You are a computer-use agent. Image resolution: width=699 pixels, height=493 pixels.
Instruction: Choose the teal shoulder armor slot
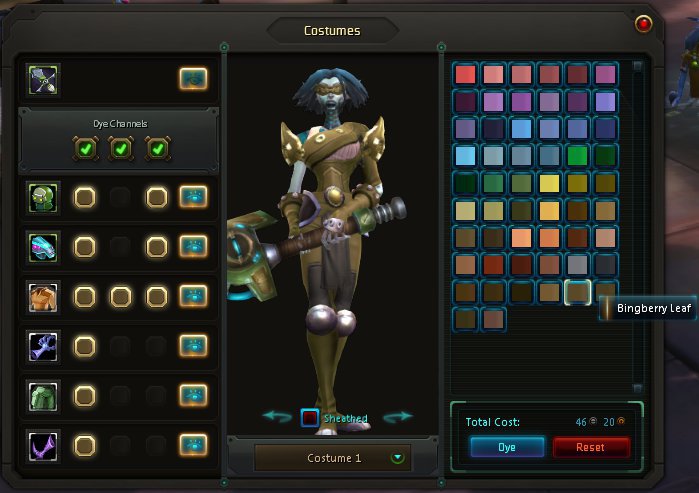tap(44, 247)
